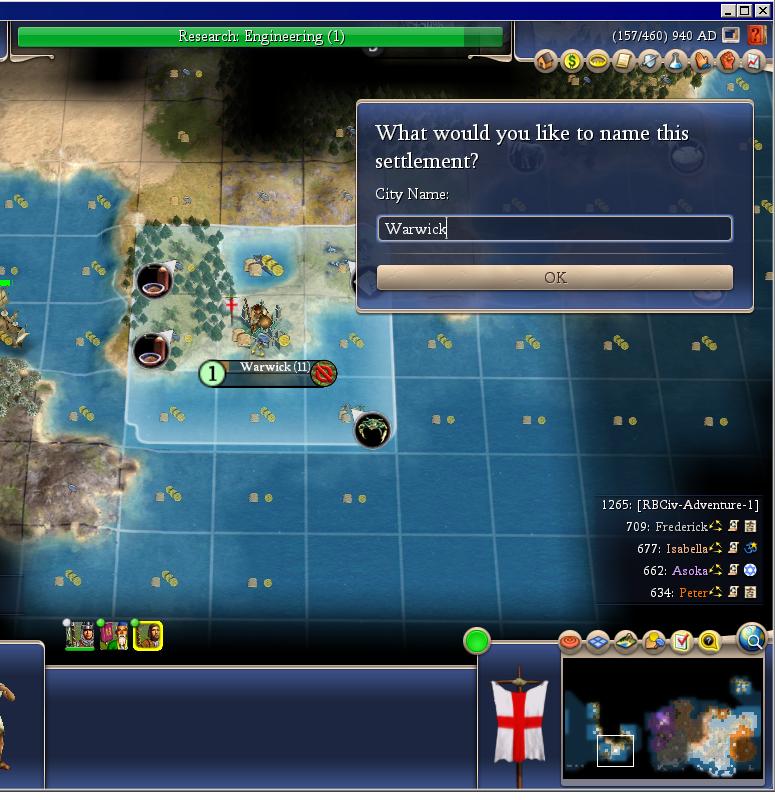The image size is (775, 800).
Task: Select the armored warrior unit portrait
Action: [80, 635]
